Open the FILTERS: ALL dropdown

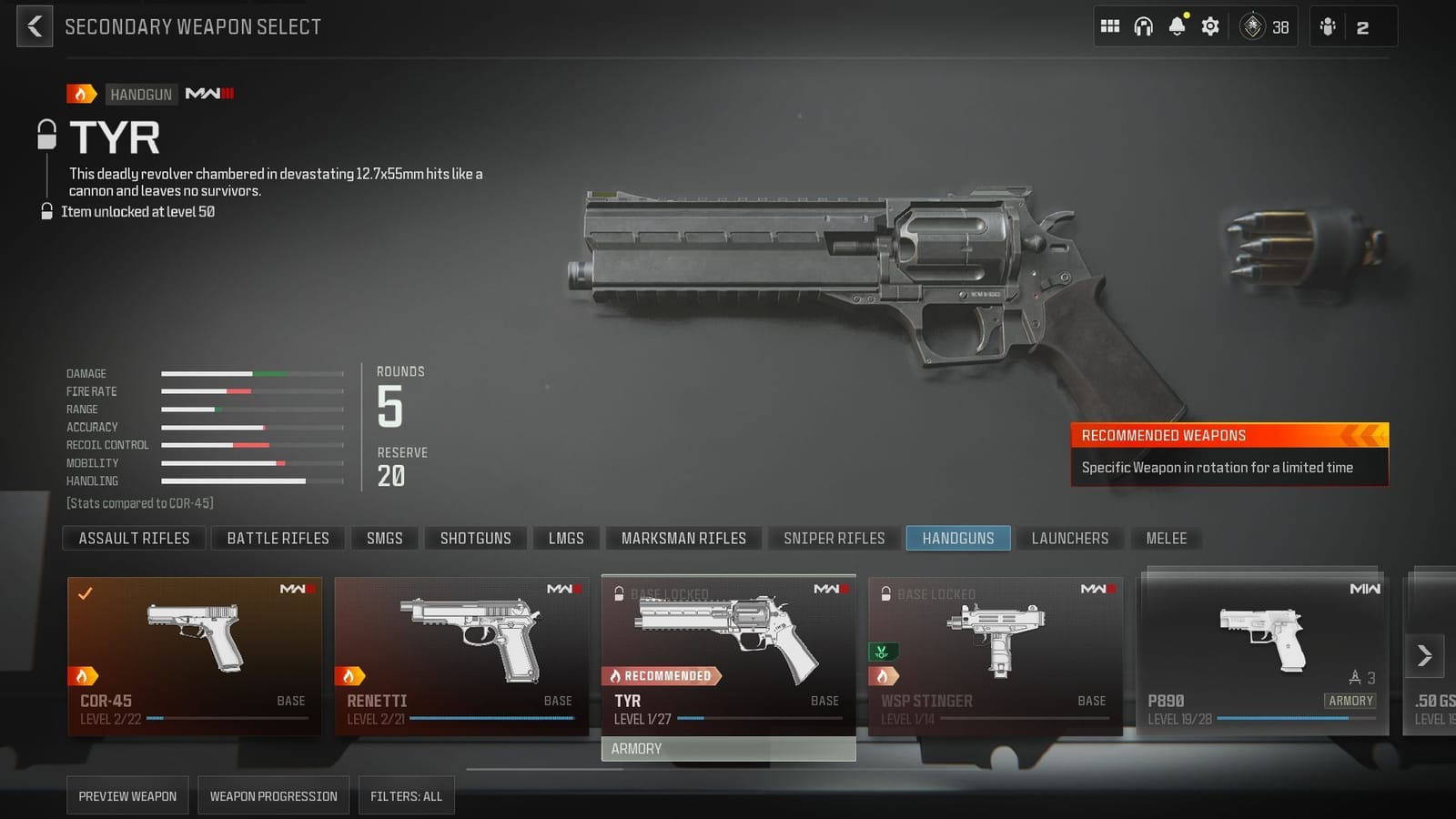point(406,795)
